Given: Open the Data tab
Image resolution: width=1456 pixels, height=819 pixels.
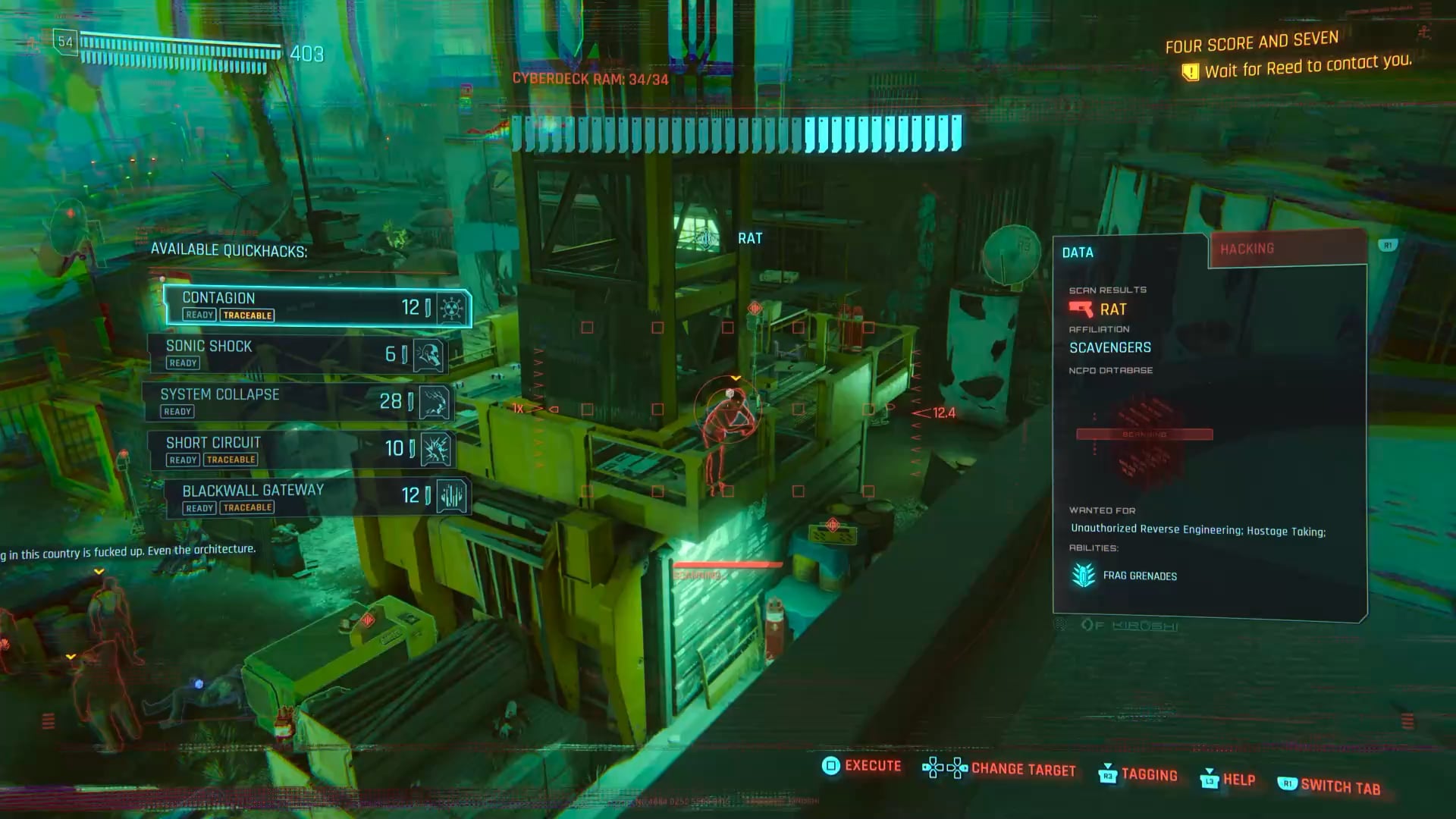Looking at the screenshot, I should (x=1128, y=253).
